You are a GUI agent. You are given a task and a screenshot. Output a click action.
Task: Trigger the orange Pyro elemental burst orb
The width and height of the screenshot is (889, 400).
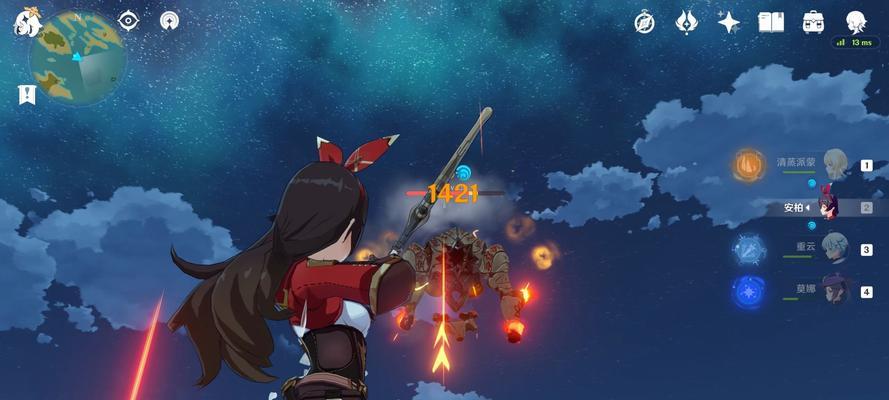748,165
